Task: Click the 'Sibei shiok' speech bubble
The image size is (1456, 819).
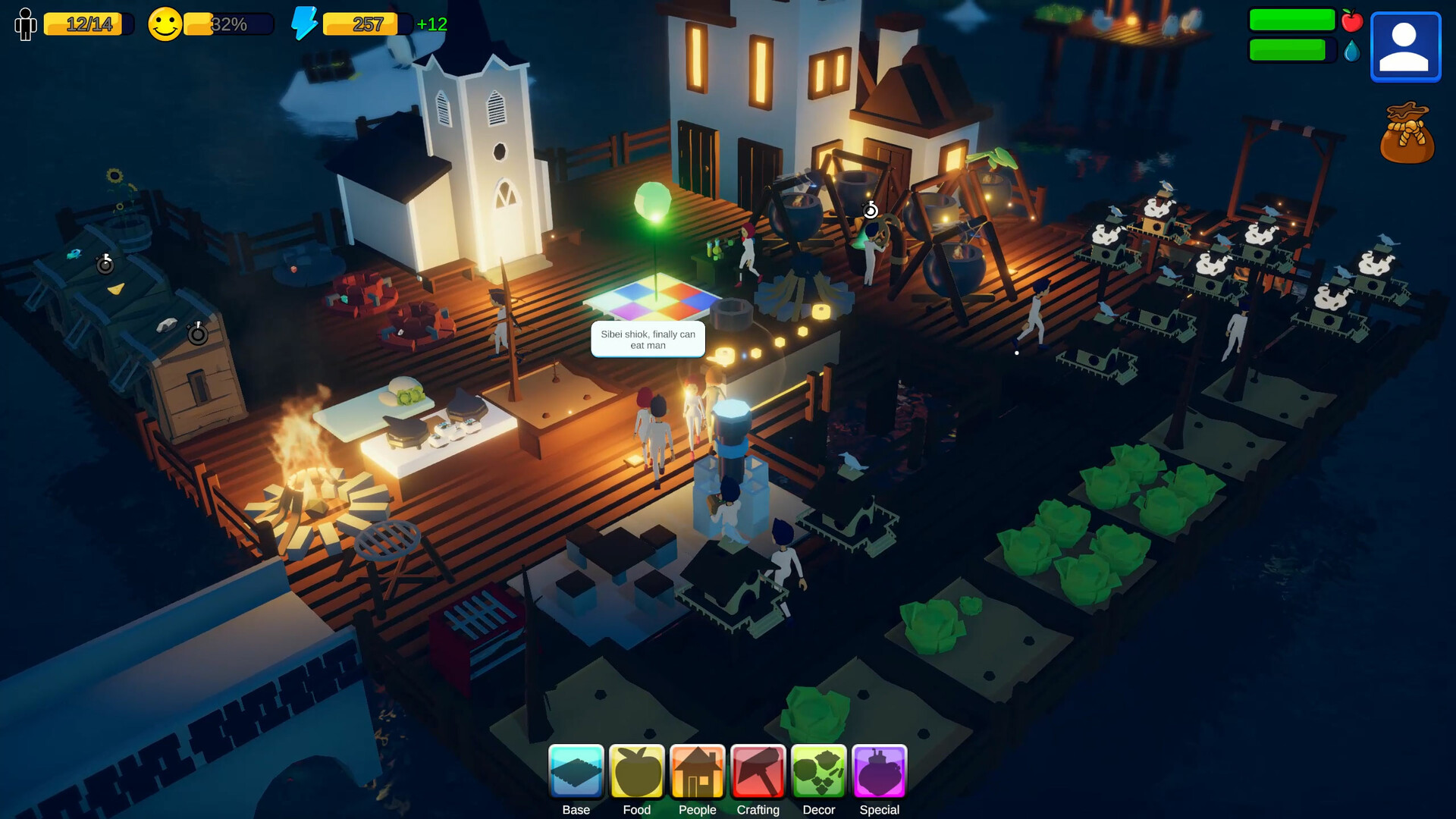Action: tap(648, 339)
